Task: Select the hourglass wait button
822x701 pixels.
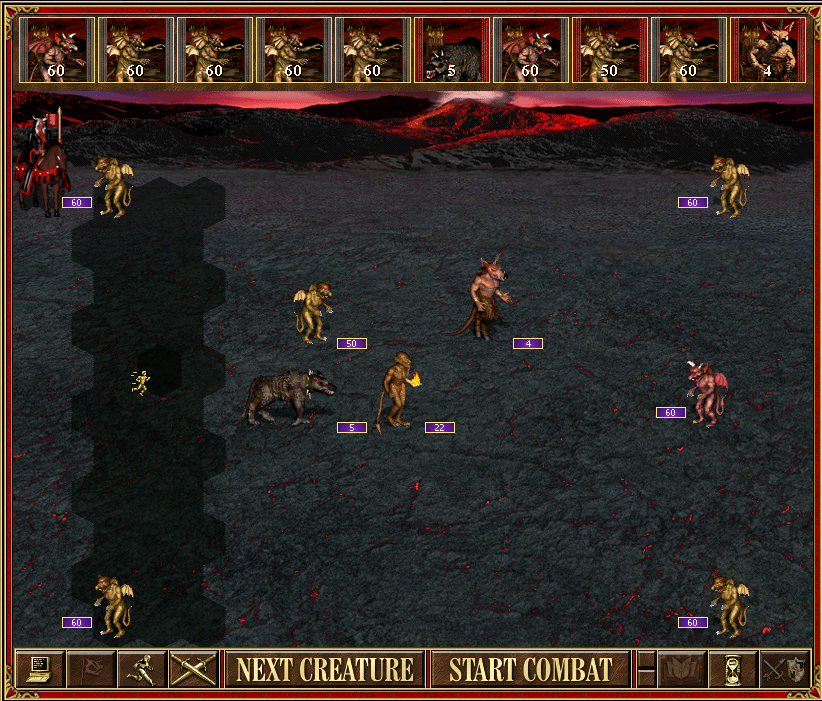Action: 731,669
